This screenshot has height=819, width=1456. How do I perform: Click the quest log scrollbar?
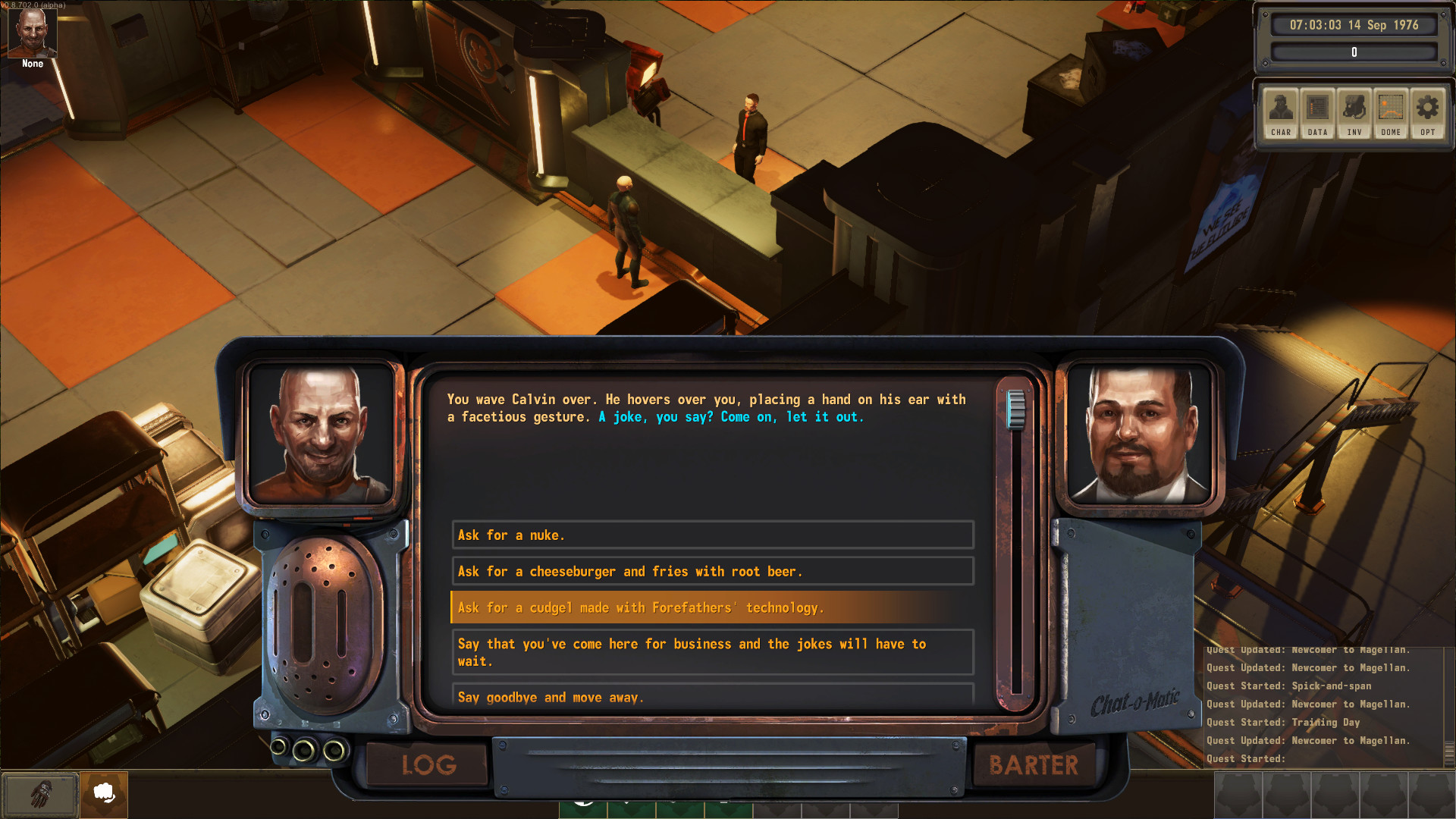click(x=1449, y=751)
